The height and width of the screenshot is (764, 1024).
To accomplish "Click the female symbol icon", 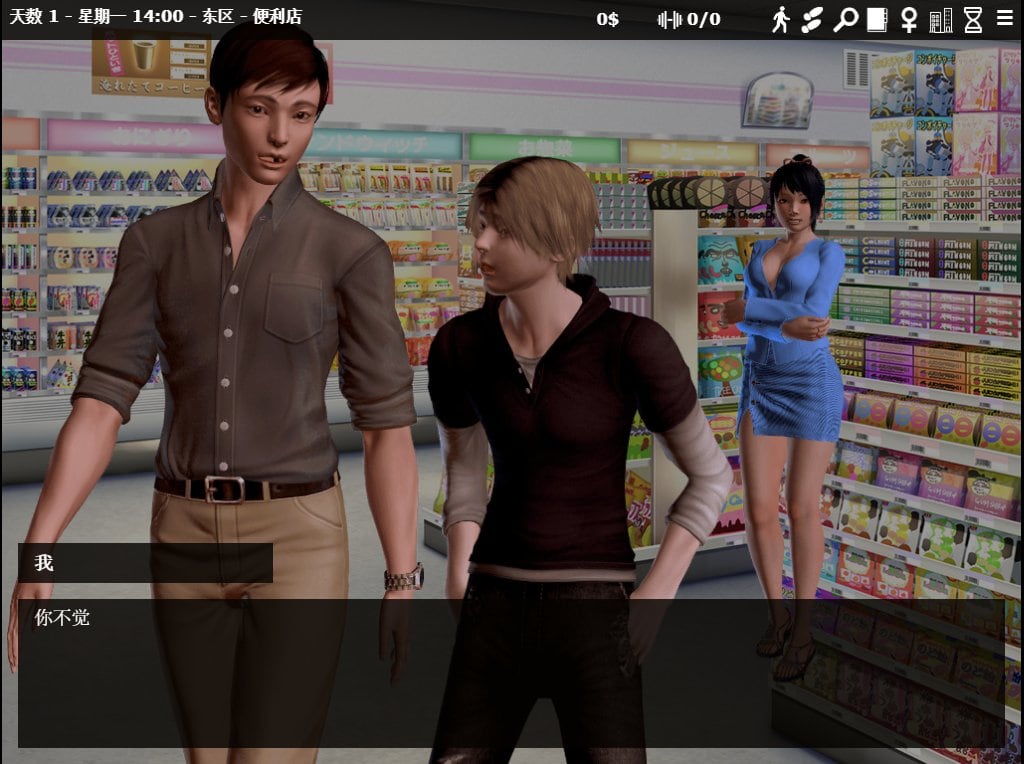I will (909, 19).
